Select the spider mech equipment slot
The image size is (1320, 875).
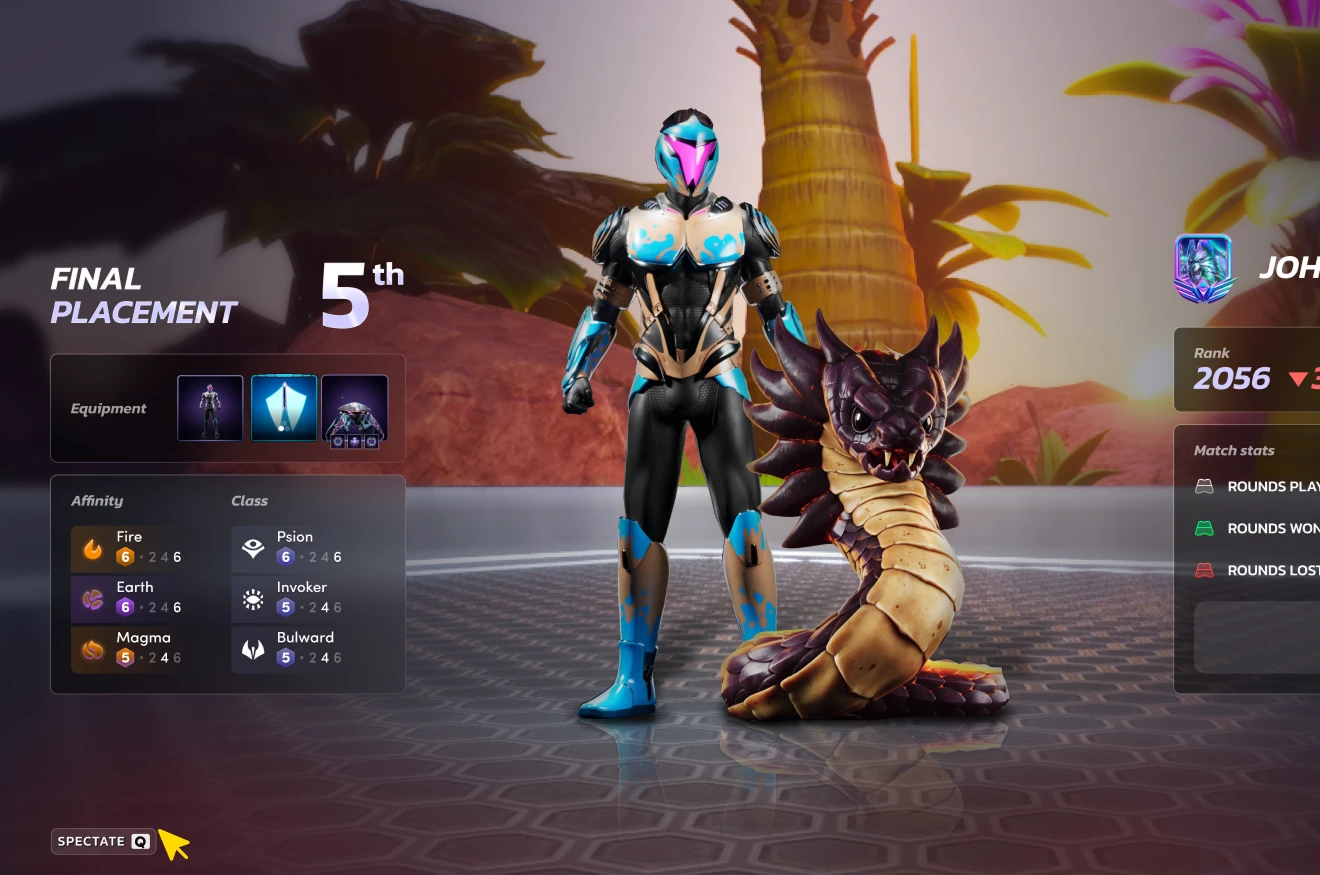(355, 408)
